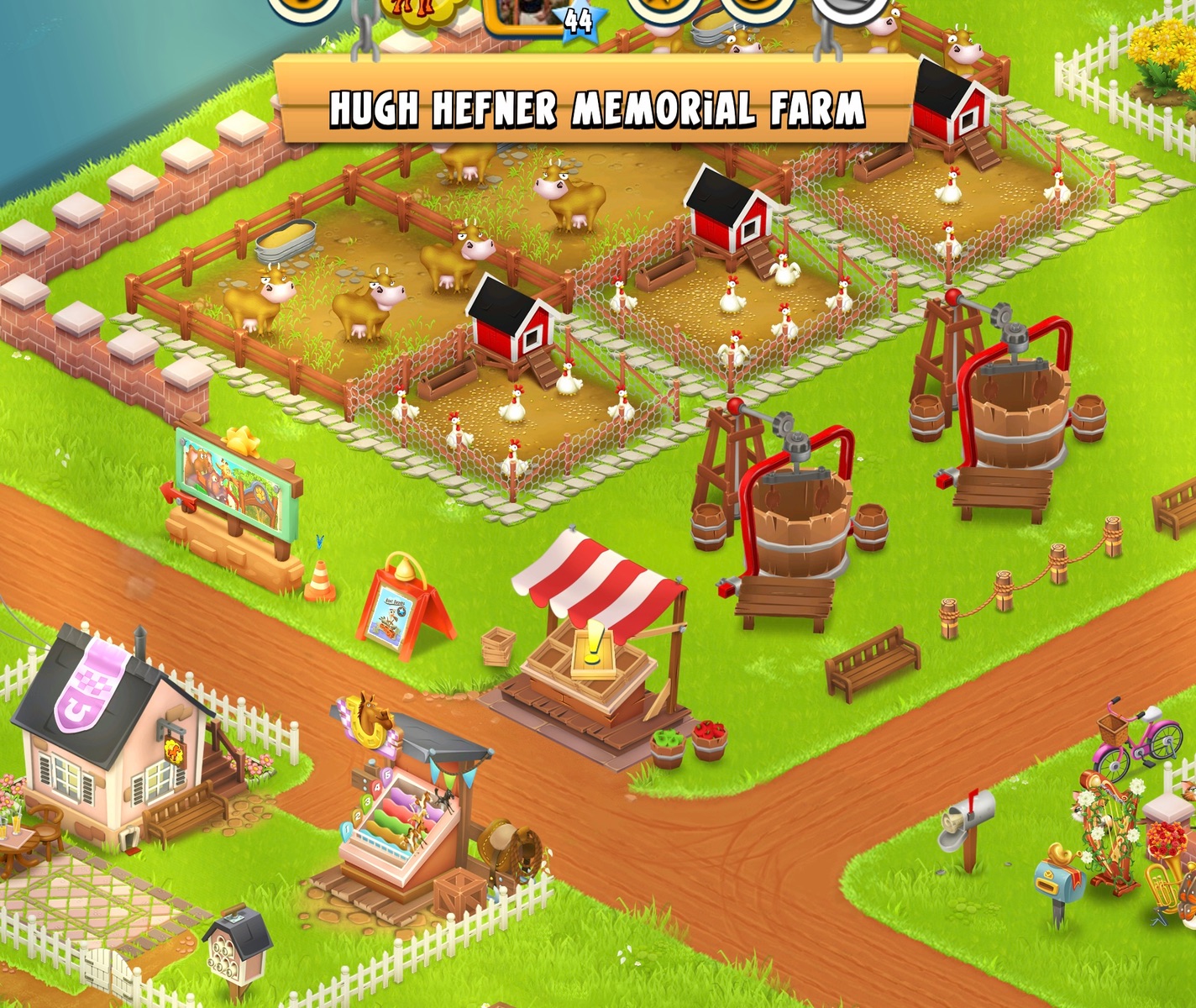Screen dimensions: 1196x1008
Task: Open the farm owner's level 44 profile picture
Action: pyautogui.click(x=527, y=13)
